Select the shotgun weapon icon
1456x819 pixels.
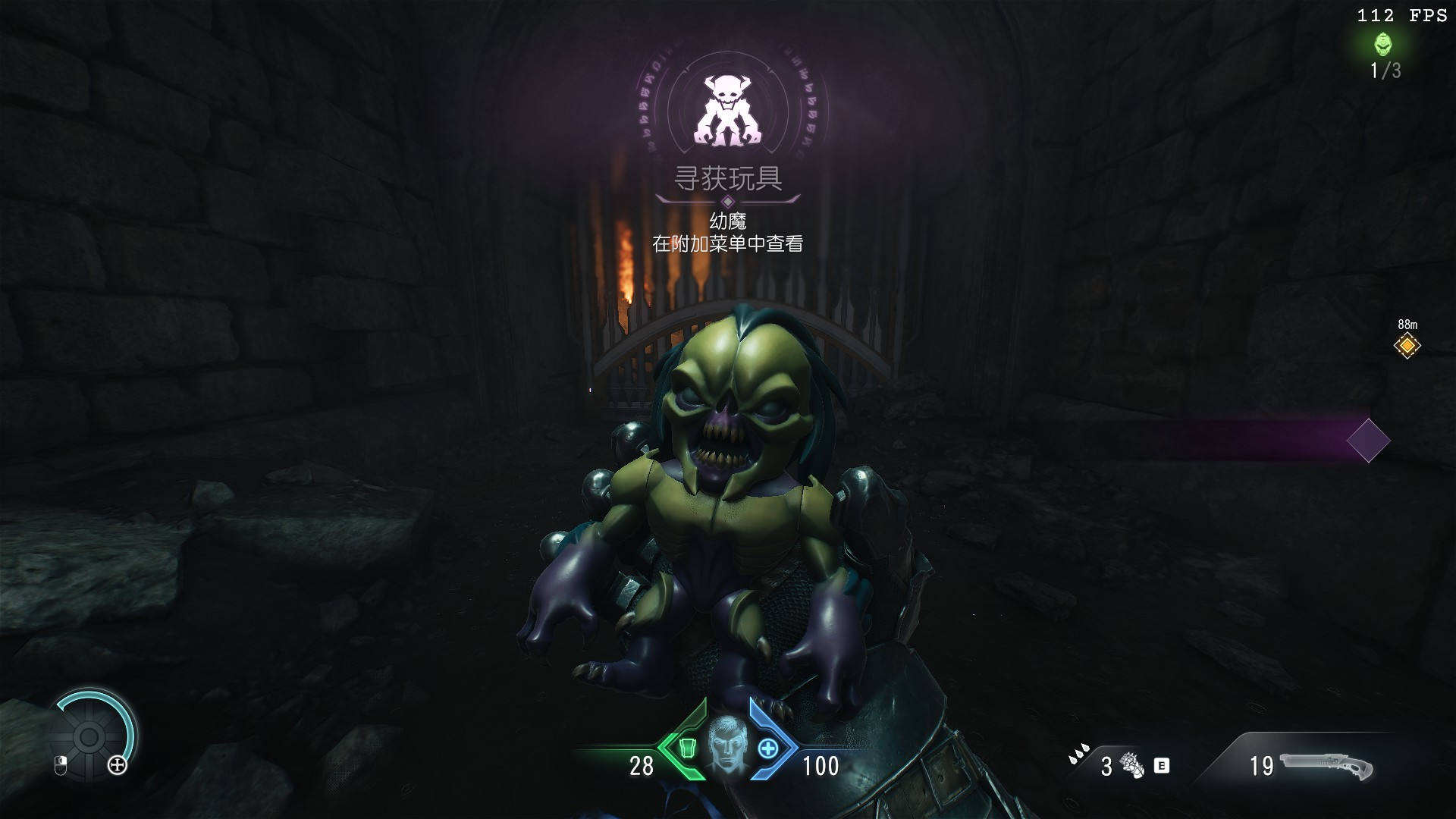[1326, 766]
